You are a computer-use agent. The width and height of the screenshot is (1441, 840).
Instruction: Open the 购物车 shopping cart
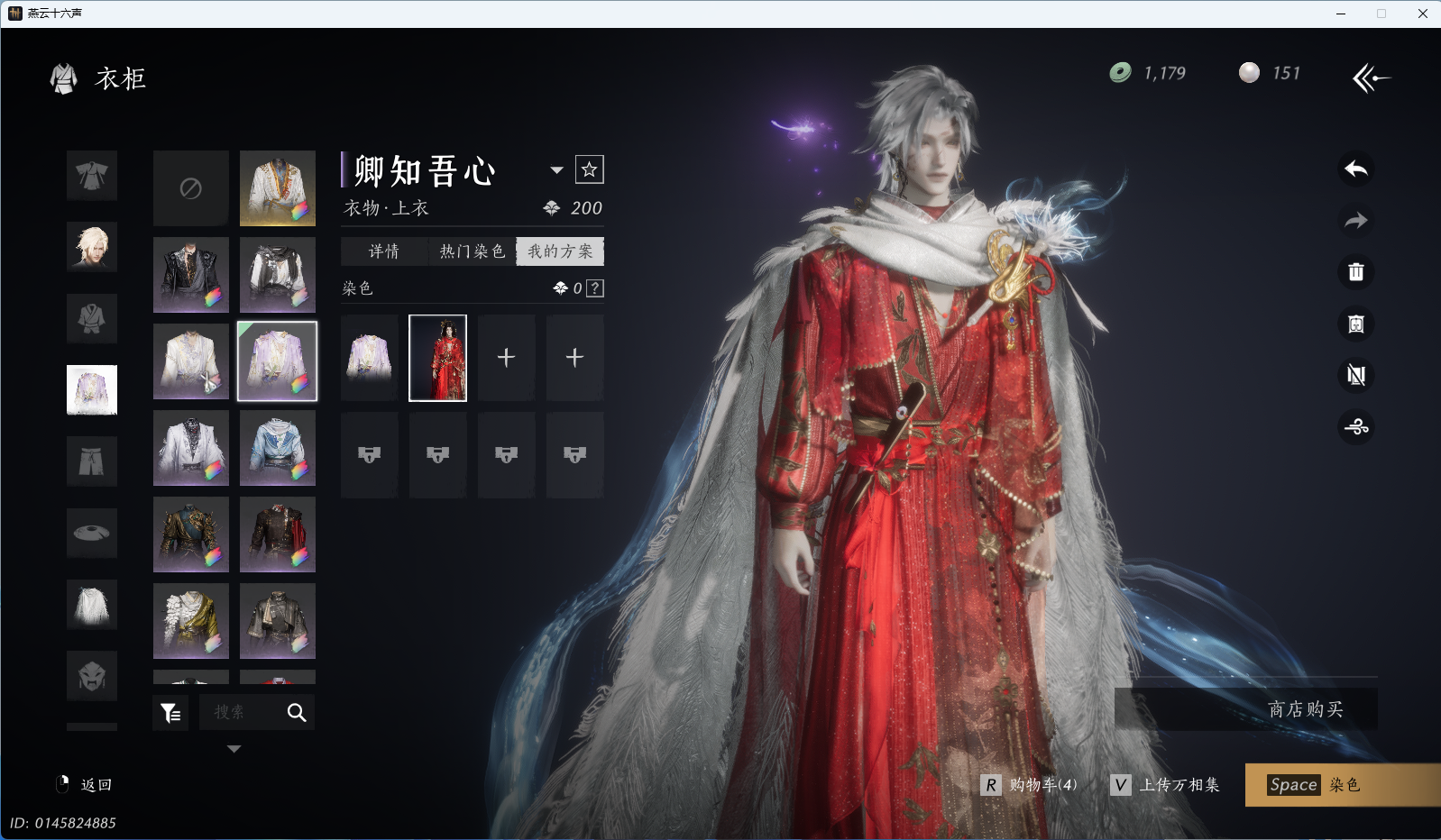pos(1030,785)
